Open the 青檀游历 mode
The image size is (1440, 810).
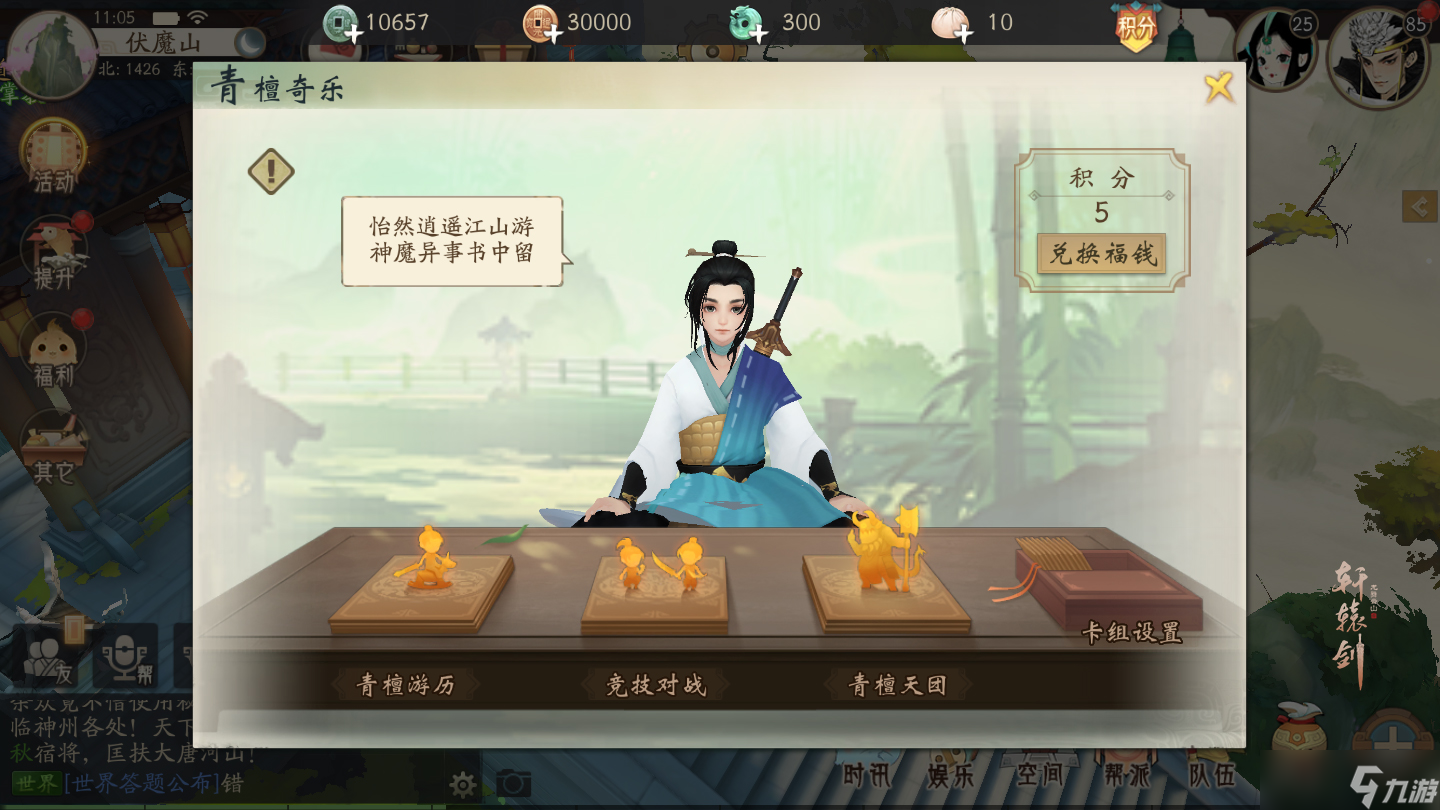(x=405, y=685)
